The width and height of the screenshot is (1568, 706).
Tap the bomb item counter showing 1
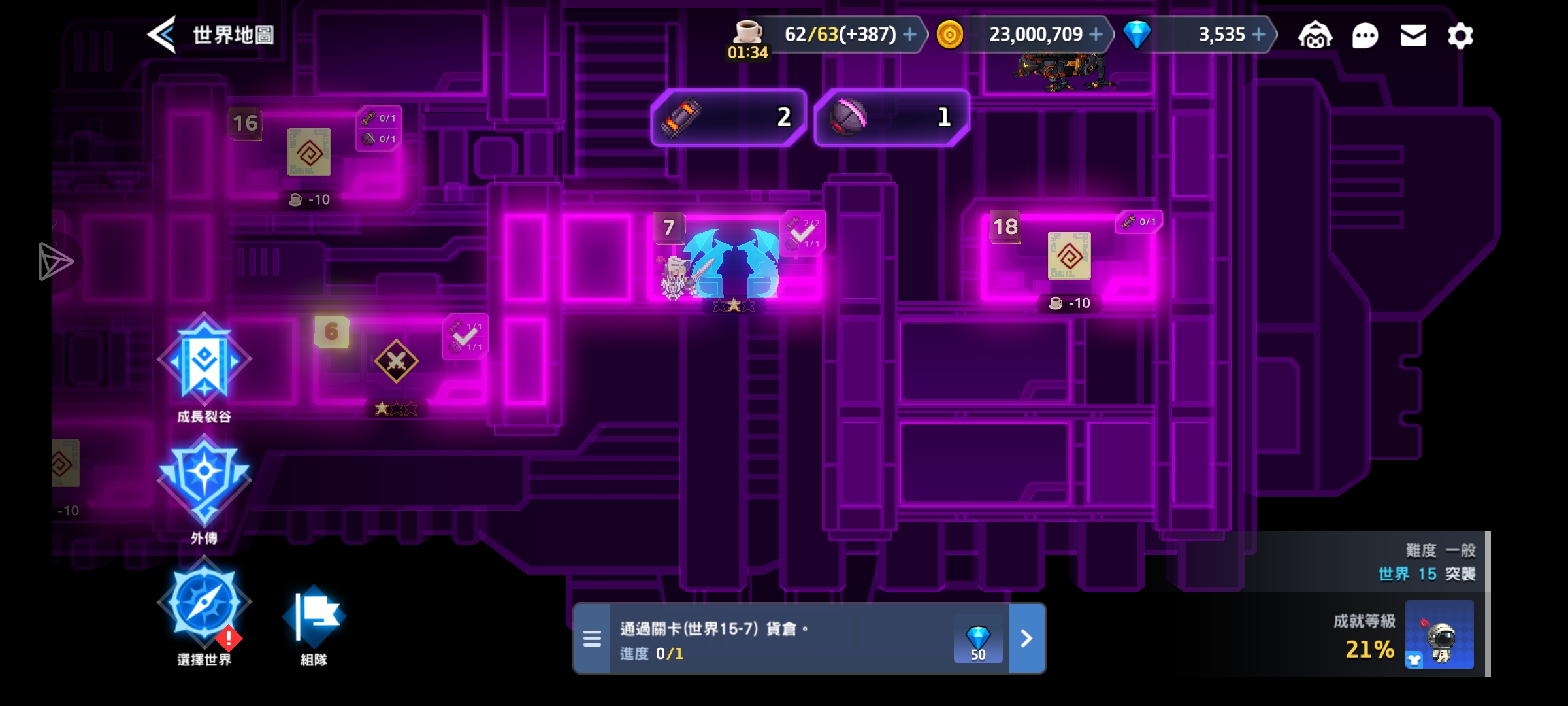(x=890, y=118)
